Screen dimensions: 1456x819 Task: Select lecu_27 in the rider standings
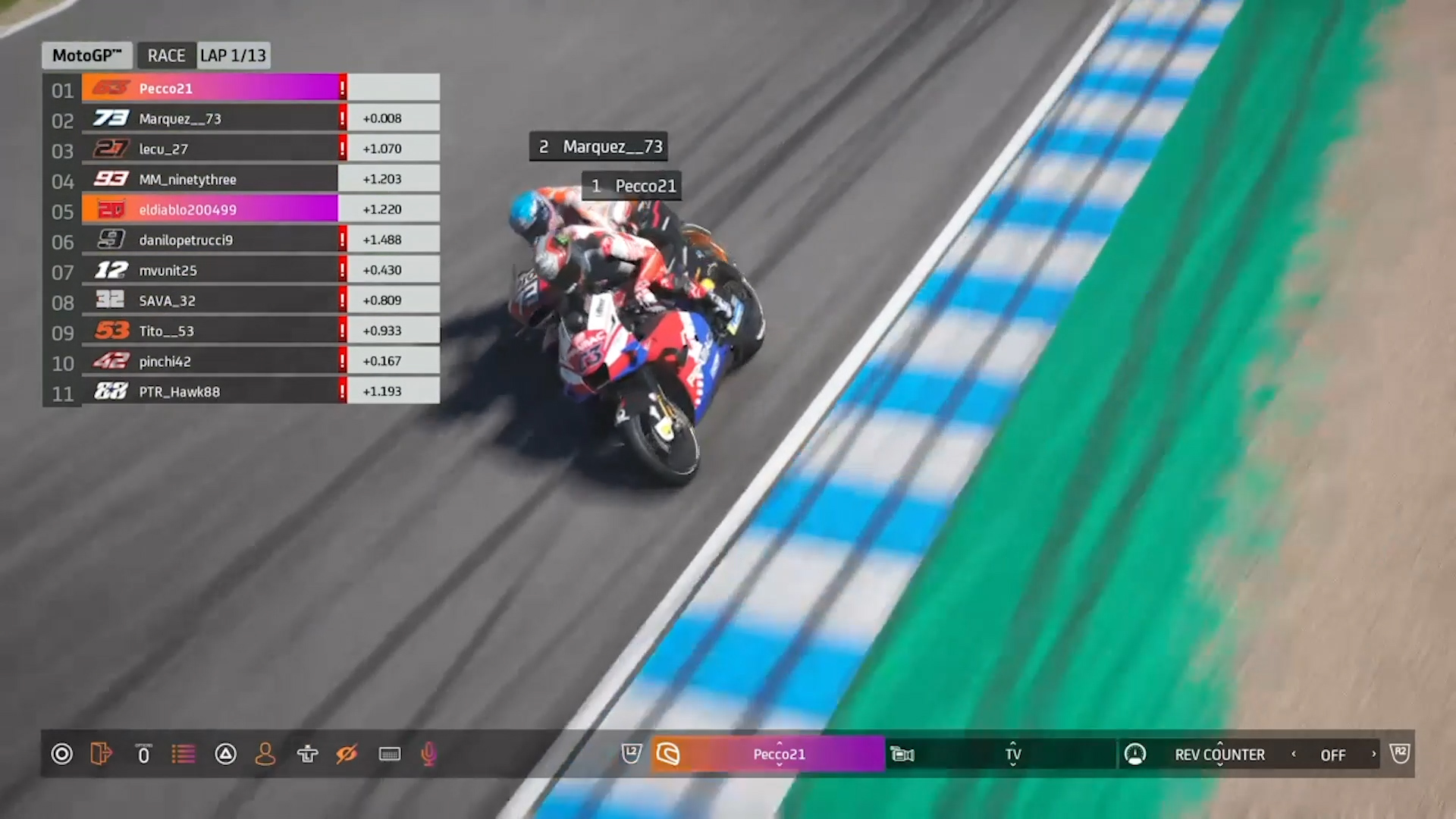click(212, 149)
